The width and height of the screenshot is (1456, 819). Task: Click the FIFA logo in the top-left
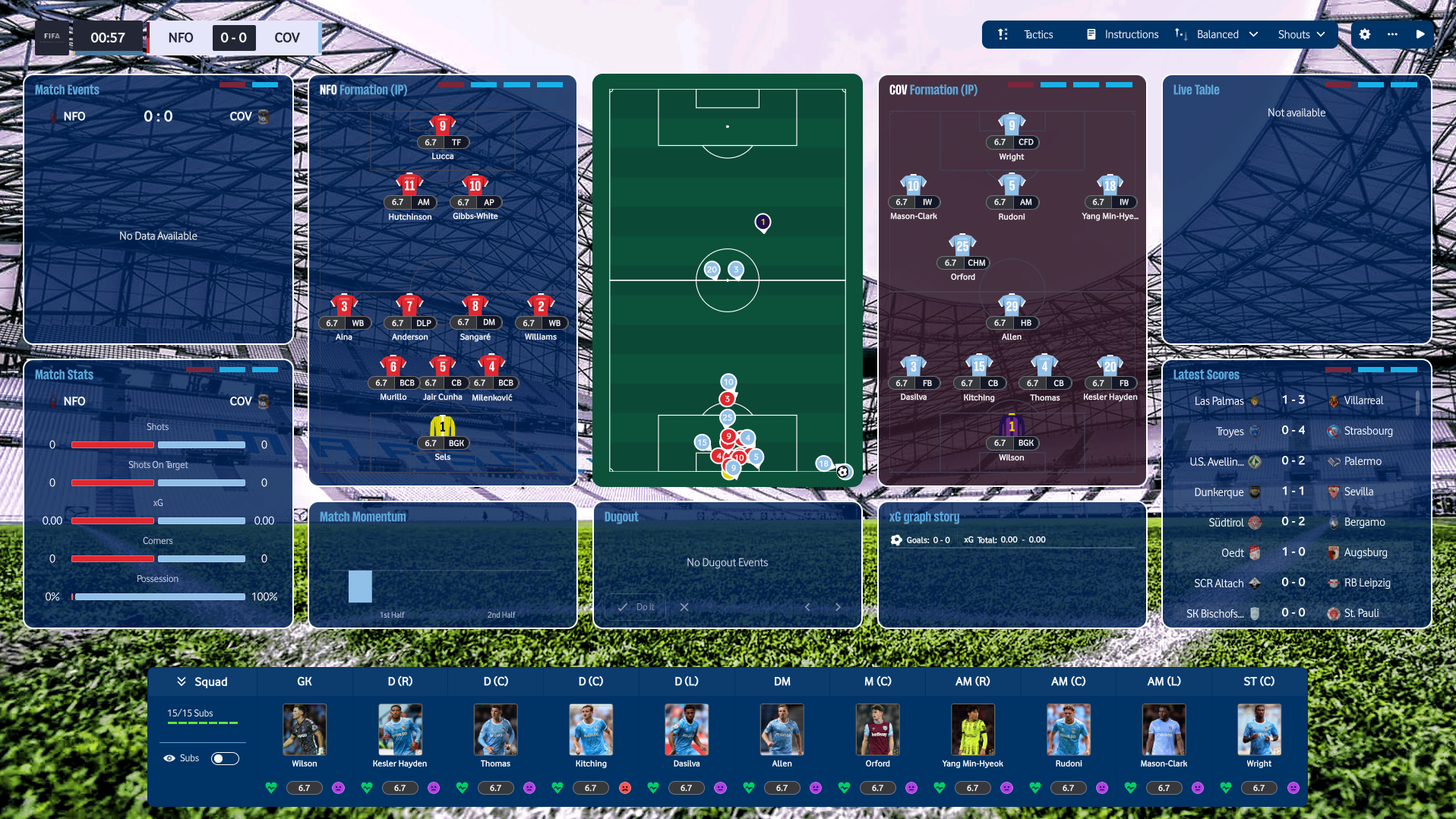pyautogui.click(x=52, y=37)
